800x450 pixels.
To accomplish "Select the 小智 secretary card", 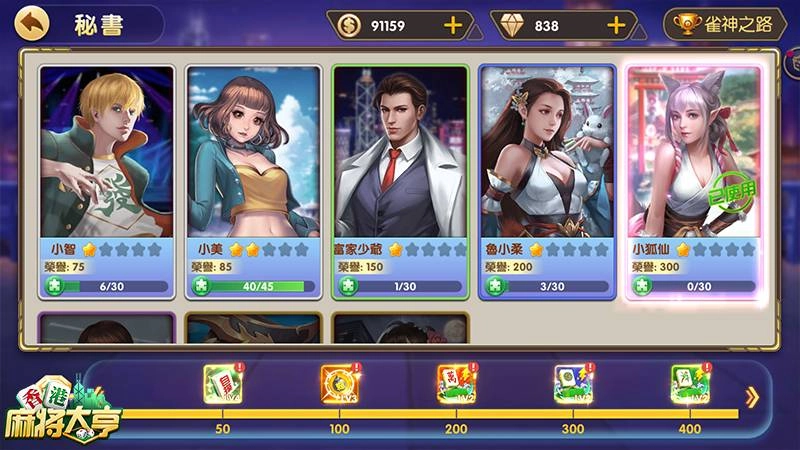I will pos(106,160).
